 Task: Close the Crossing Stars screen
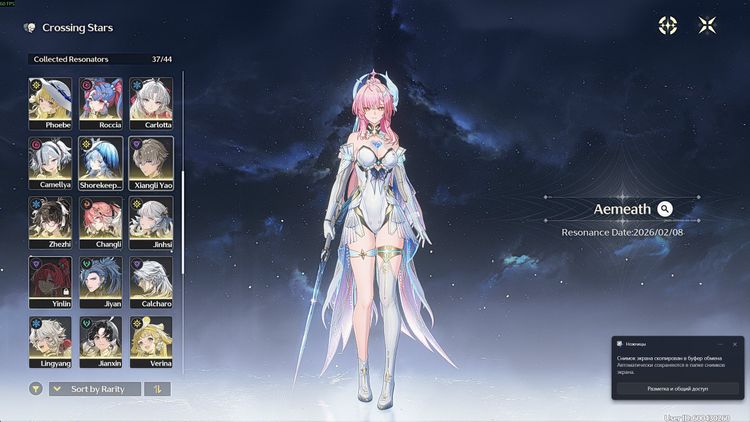point(707,27)
